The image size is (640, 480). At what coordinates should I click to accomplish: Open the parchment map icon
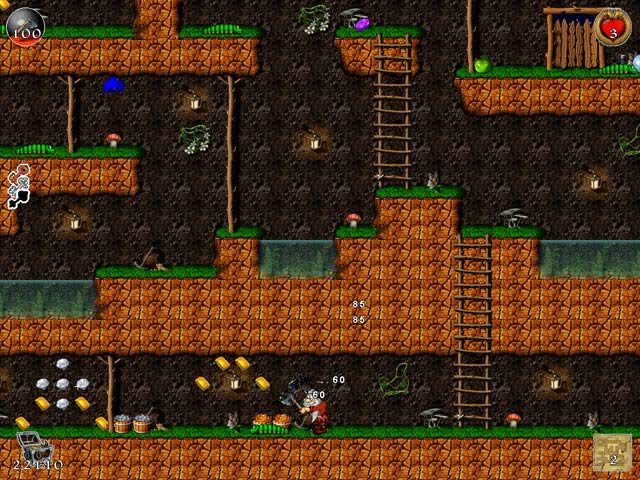coord(612,452)
